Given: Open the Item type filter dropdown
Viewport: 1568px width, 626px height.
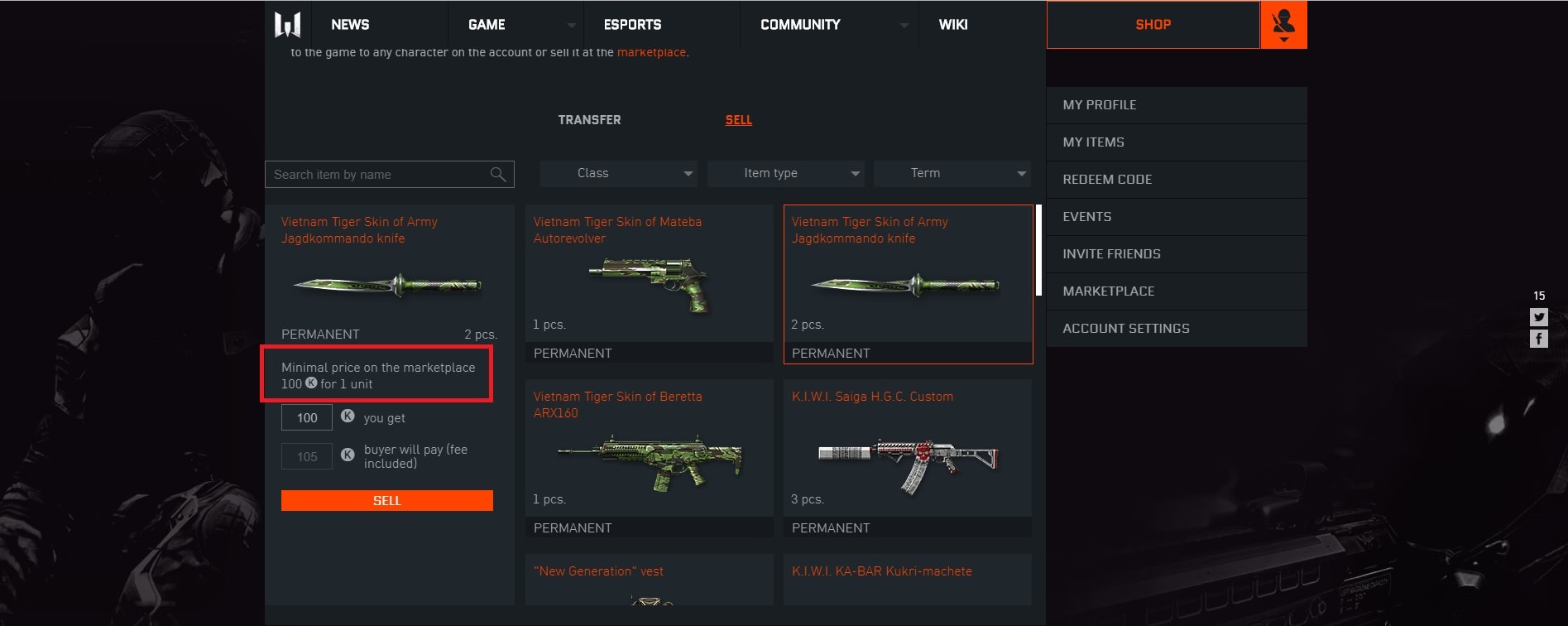Looking at the screenshot, I should pos(784,173).
